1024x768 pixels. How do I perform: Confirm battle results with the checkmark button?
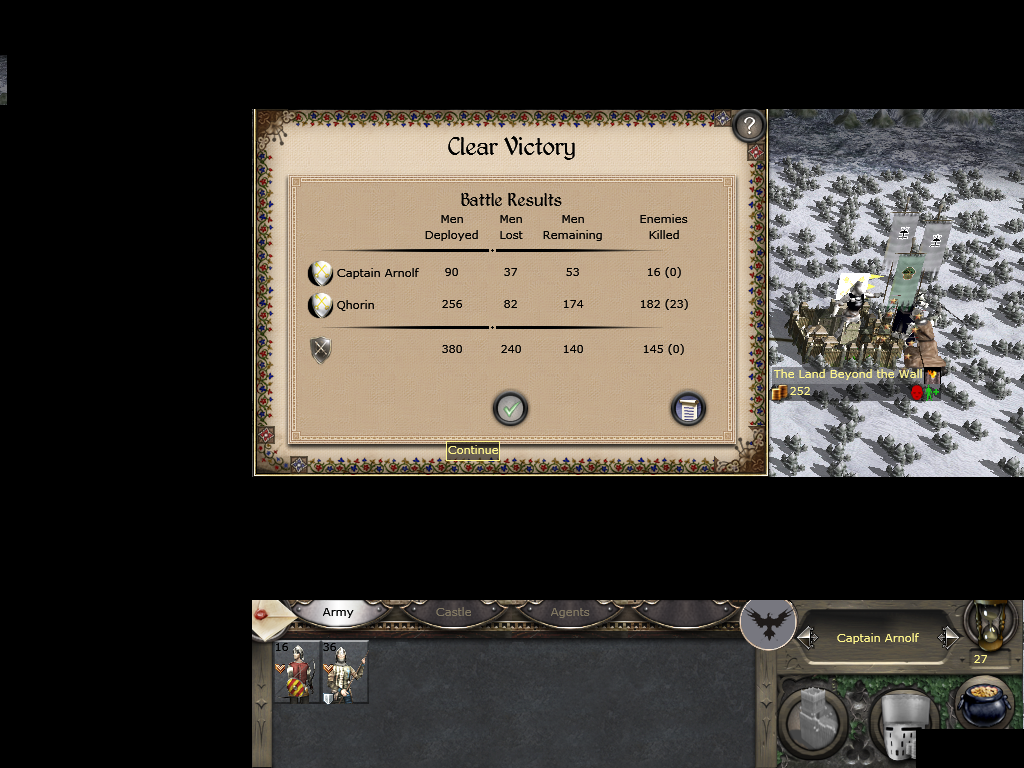click(510, 408)
